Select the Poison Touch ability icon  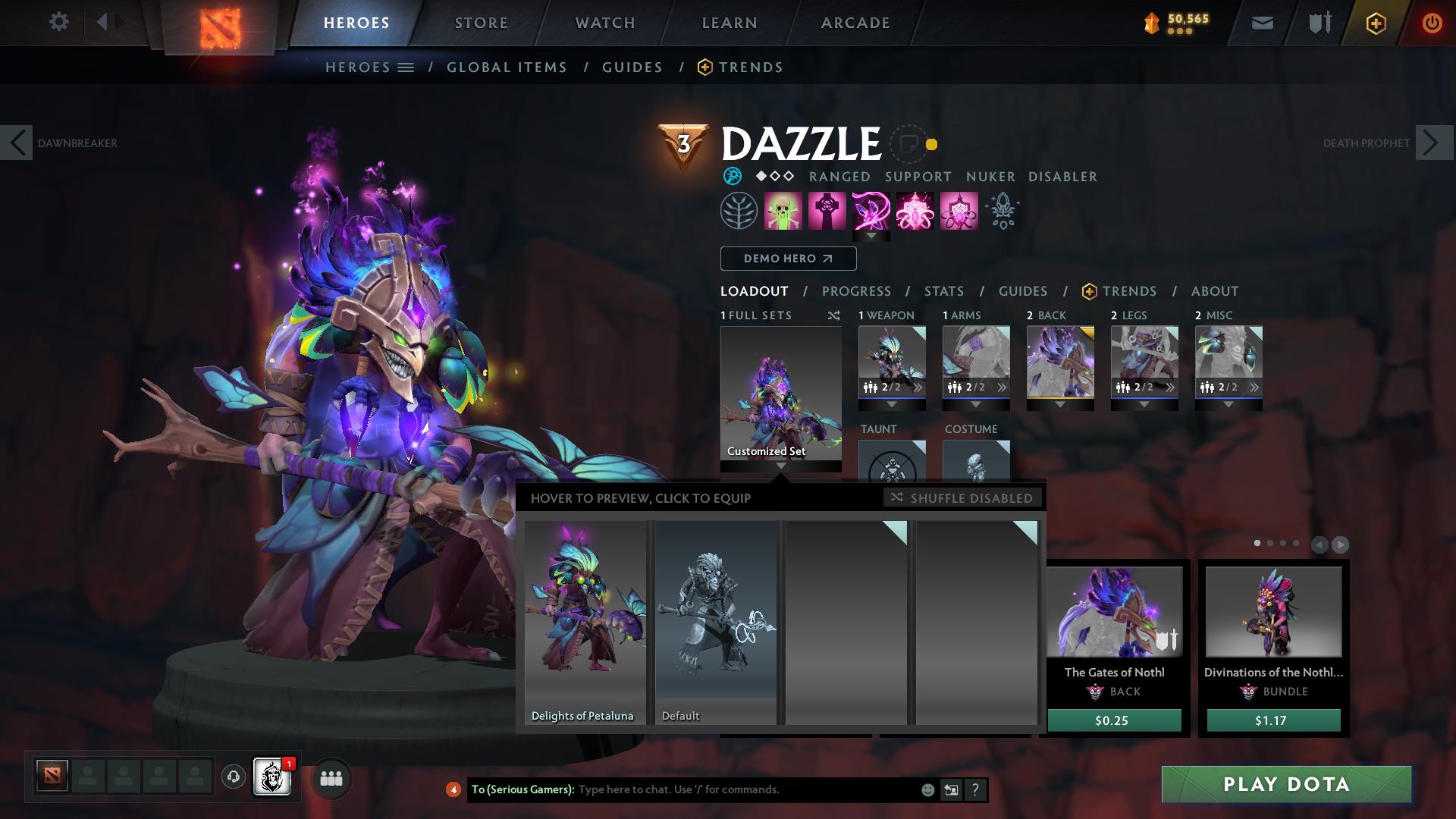click(782, 210)
